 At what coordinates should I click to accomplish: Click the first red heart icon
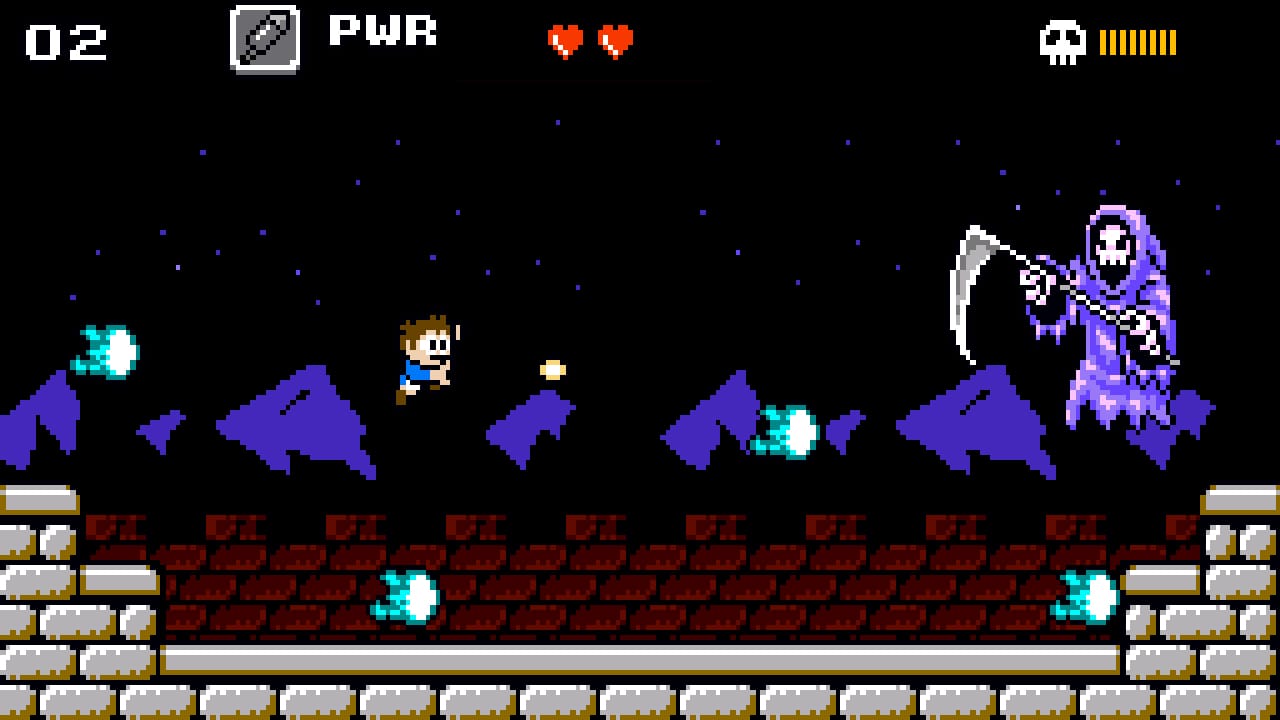(565, 40)
